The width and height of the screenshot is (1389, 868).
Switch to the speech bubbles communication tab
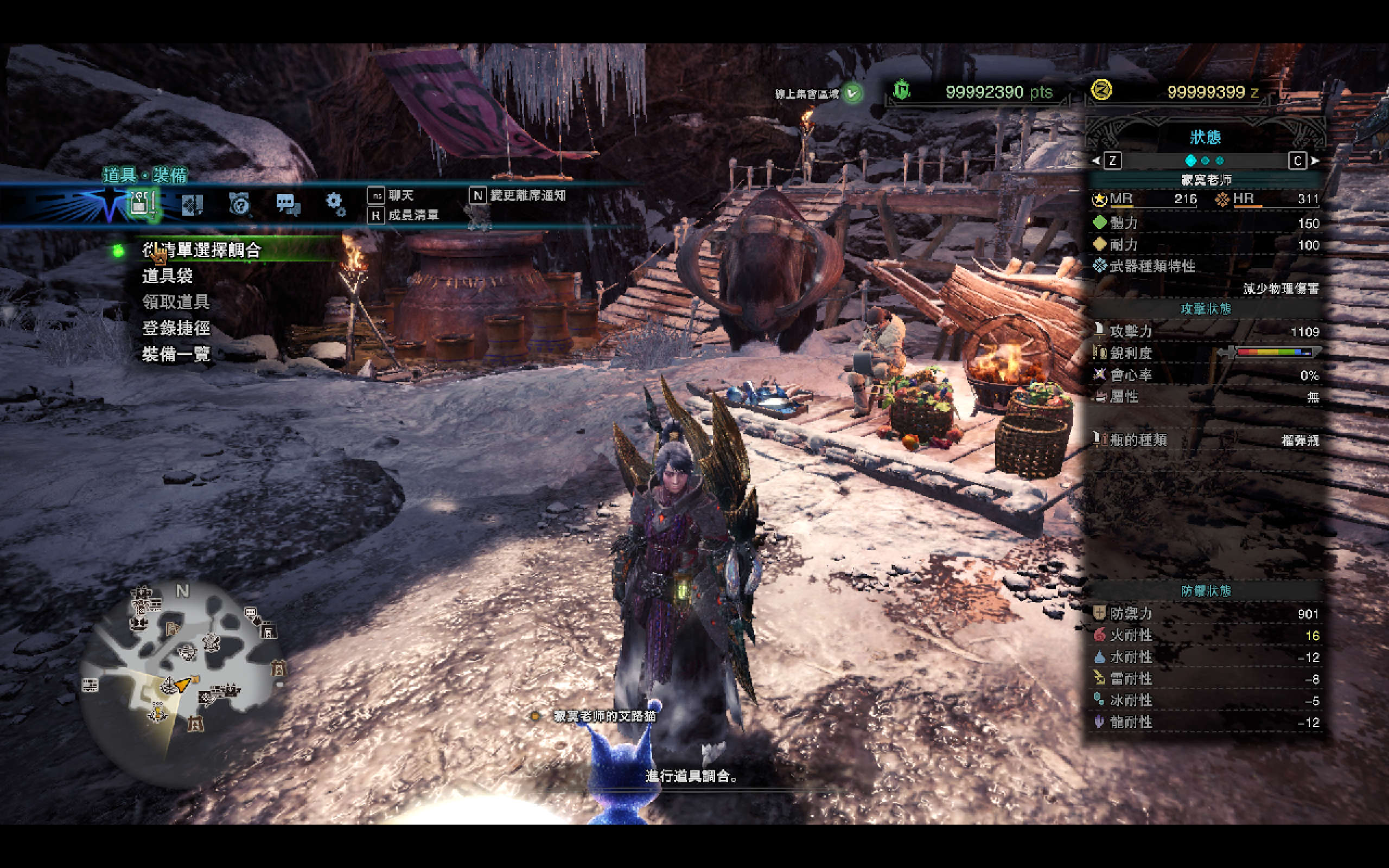[288, 204]
